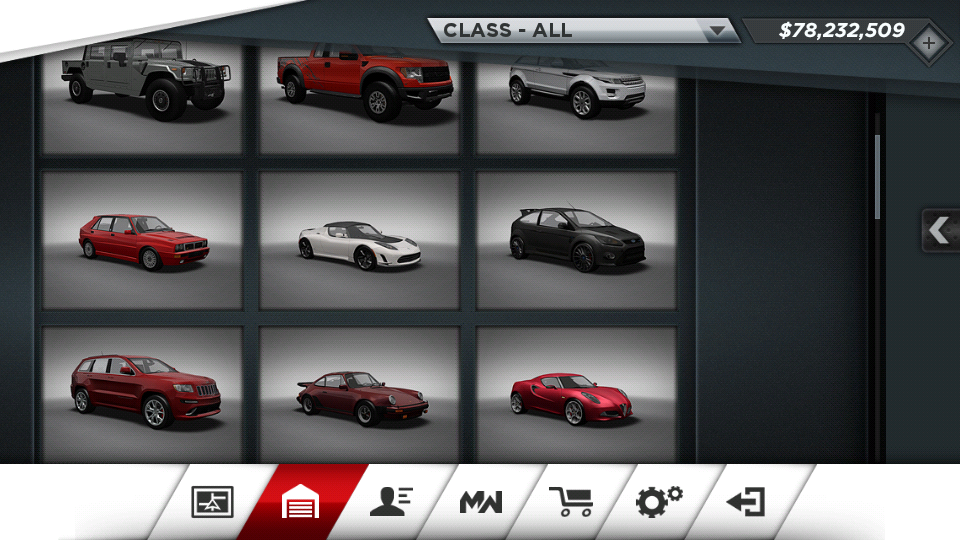Select the white Tesla Roadster tile
This screenshot has height=540, width=960.
click(360, 240)
